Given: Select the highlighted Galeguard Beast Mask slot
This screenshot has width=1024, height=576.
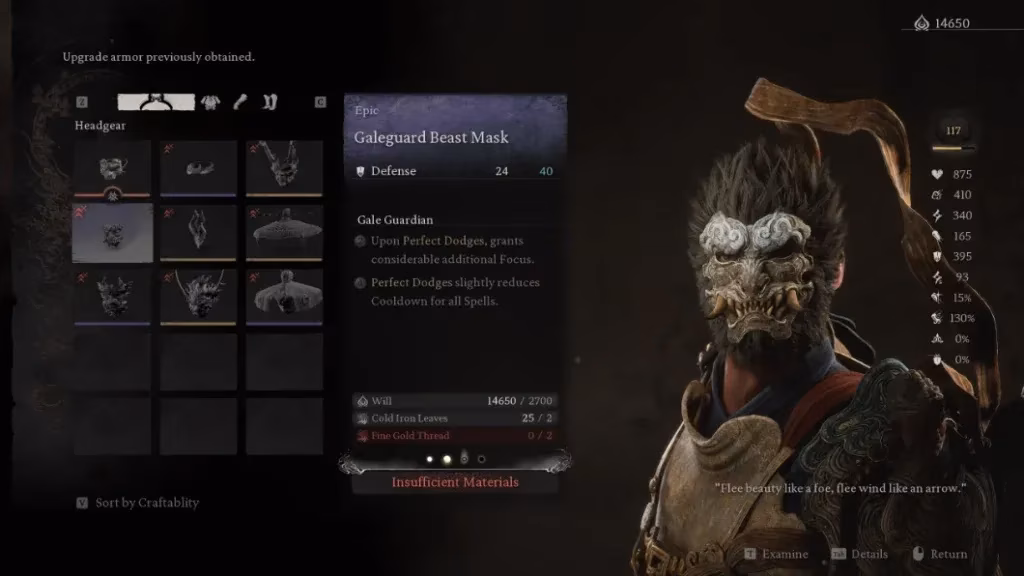Looking at the screenshot, I should coord(112,232).
